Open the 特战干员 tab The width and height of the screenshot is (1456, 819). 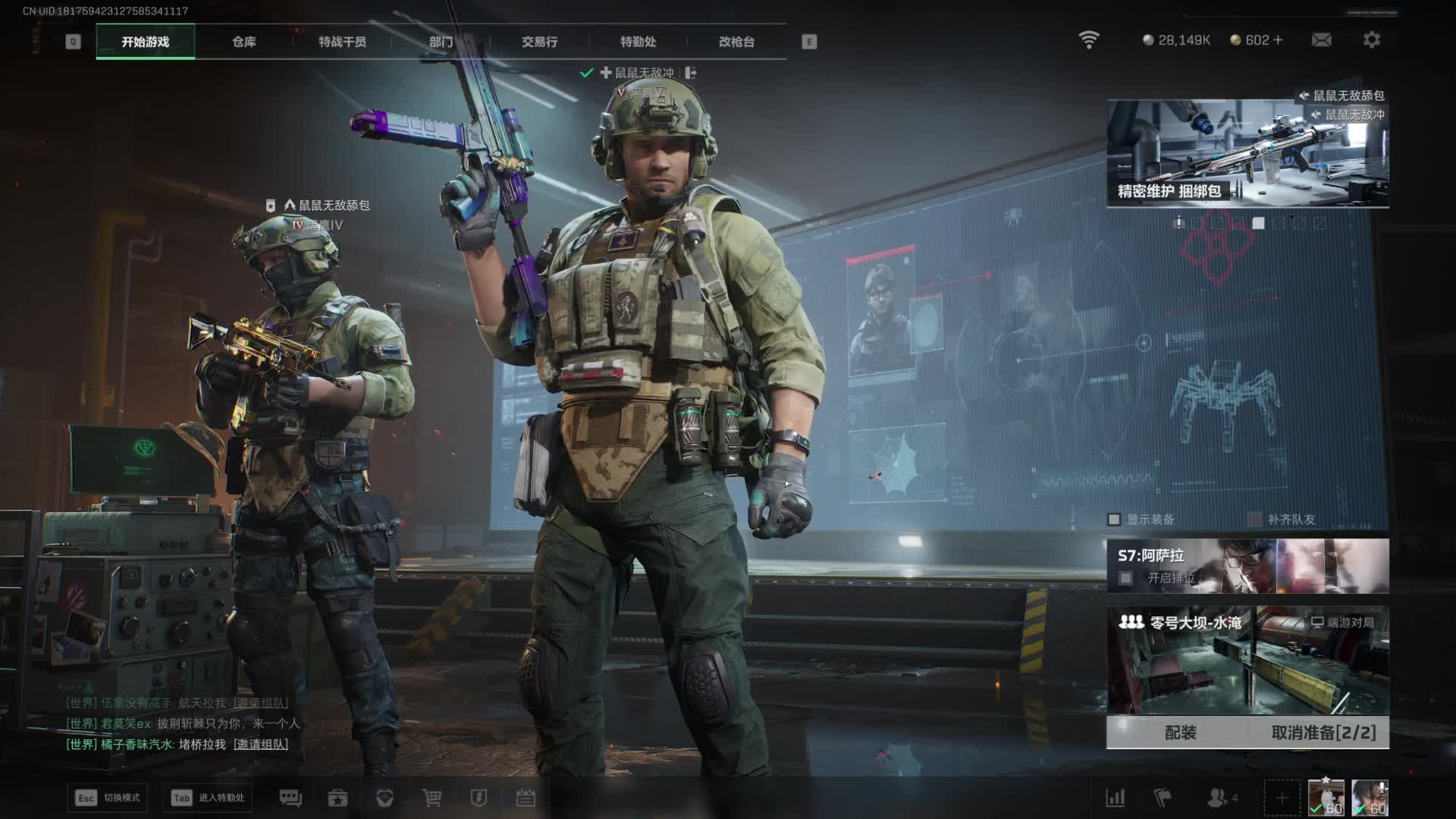pyautogui.click(x=342, y=42)
